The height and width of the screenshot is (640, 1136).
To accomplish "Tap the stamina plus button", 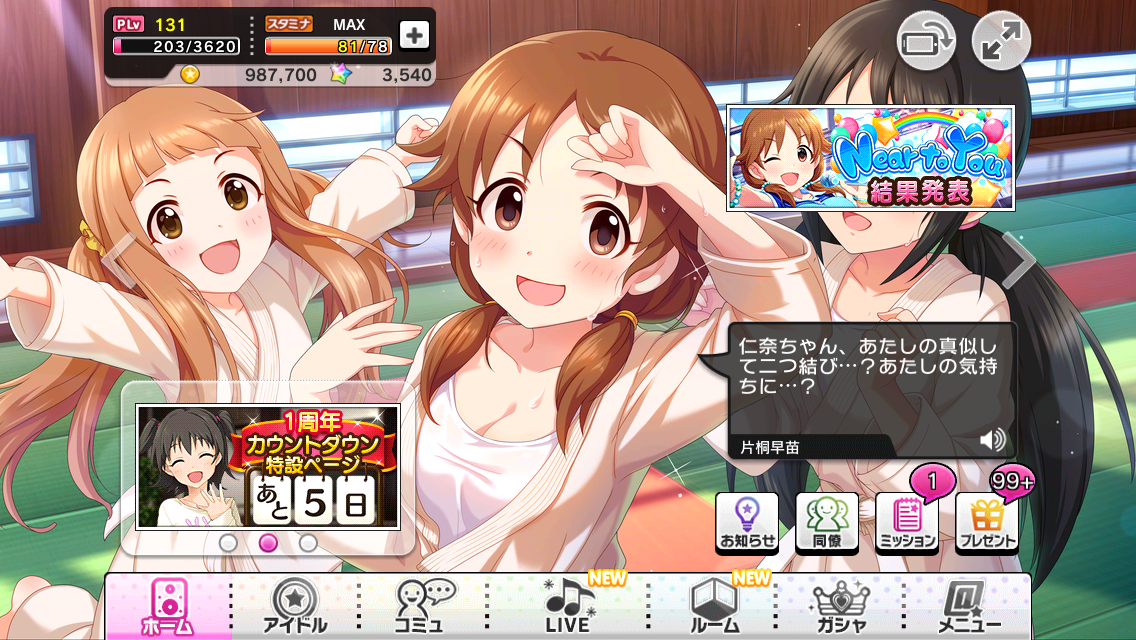I will click(x=414, y=34).
